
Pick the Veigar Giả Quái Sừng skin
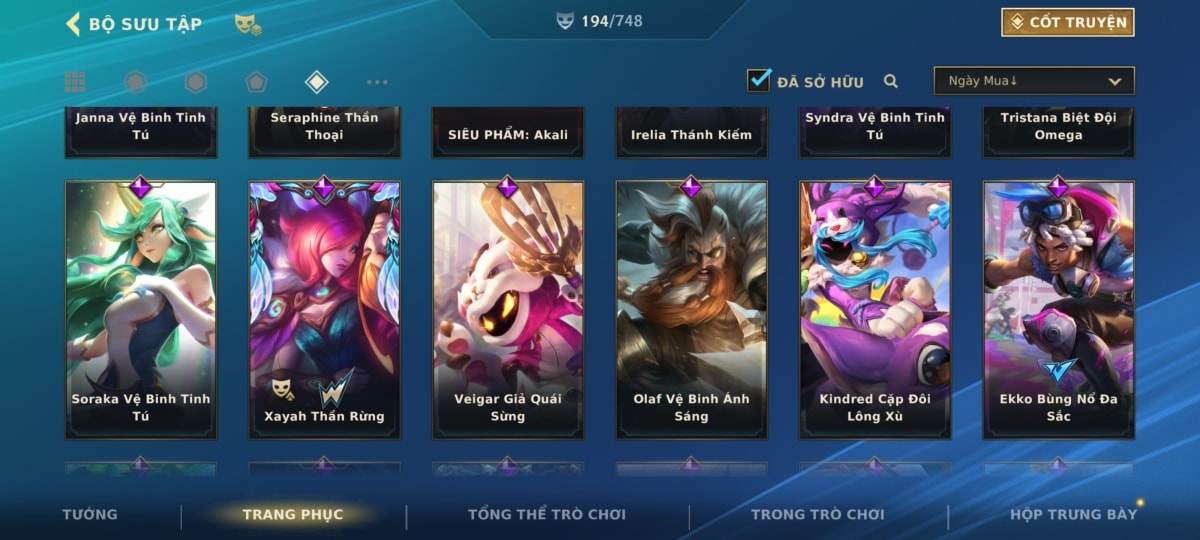coord(508,310)
